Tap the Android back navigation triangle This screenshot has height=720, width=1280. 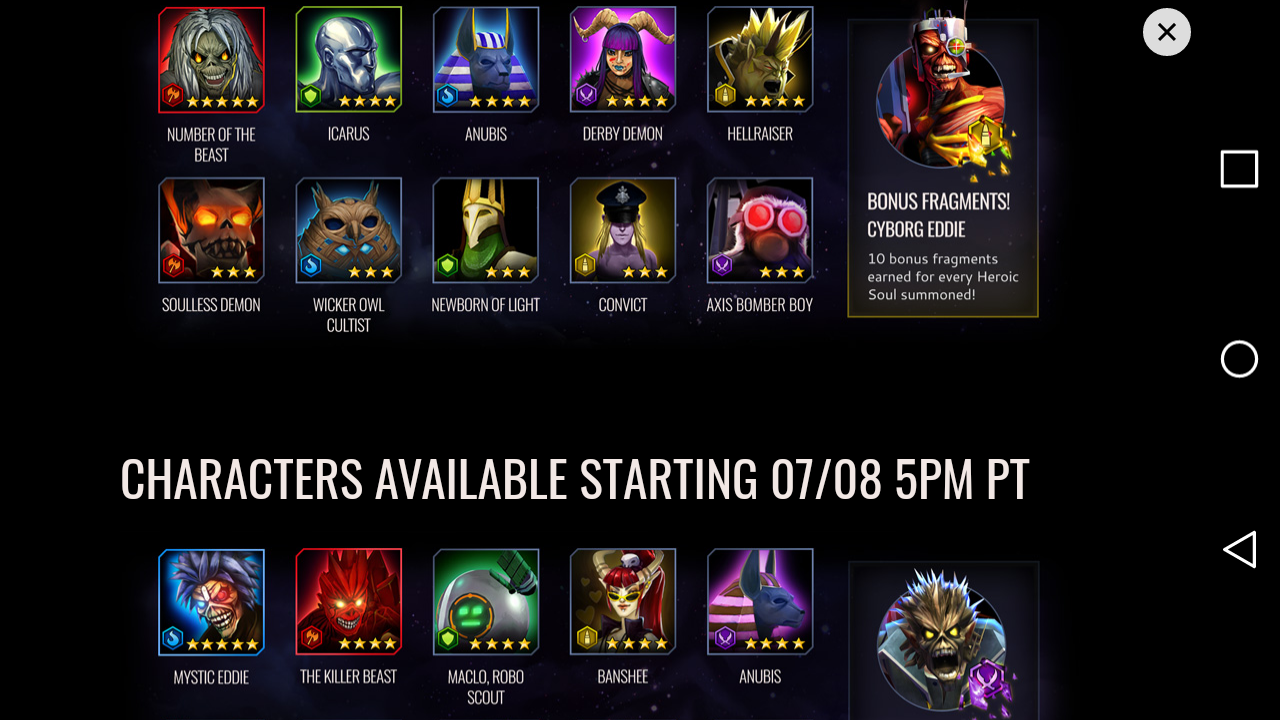point(1239,549)
